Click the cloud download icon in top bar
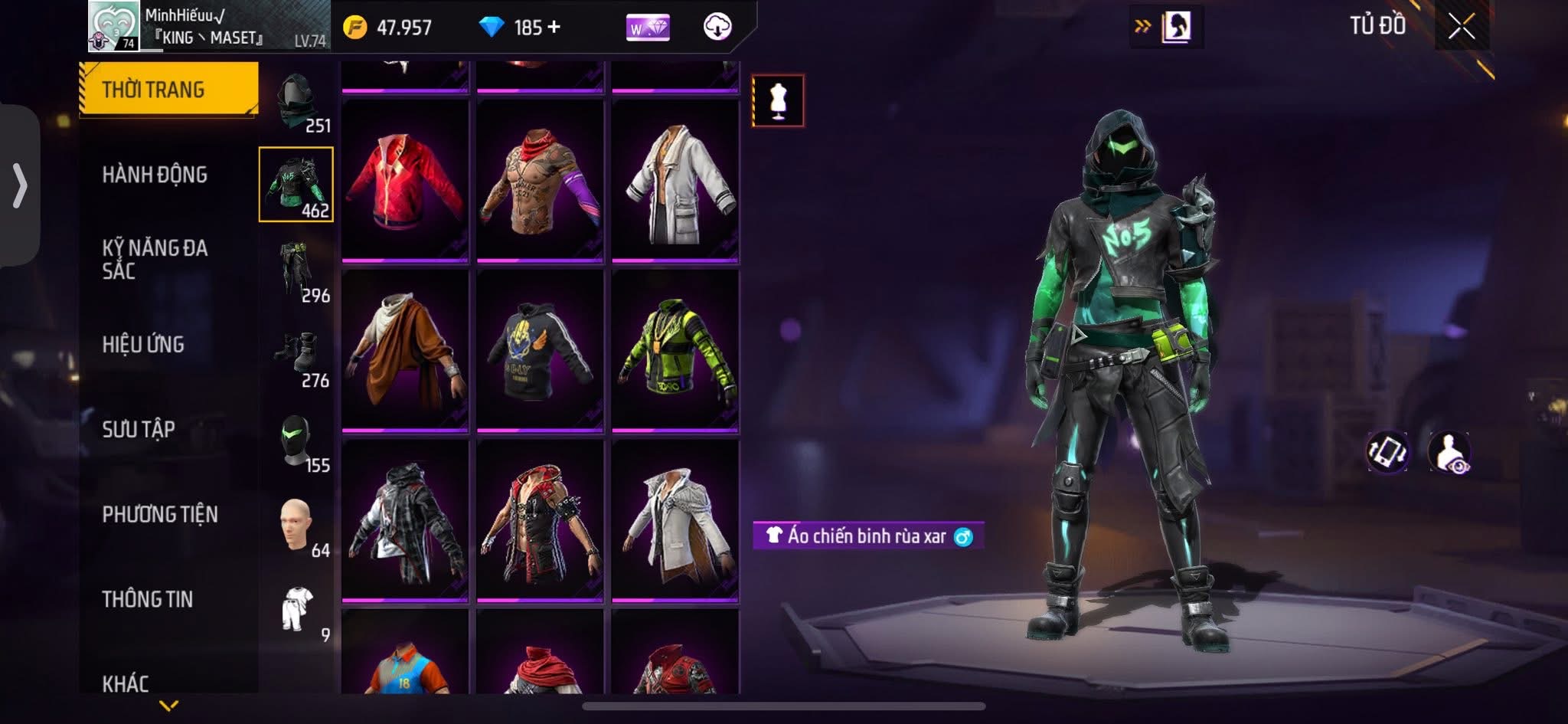 coord(718,27)
